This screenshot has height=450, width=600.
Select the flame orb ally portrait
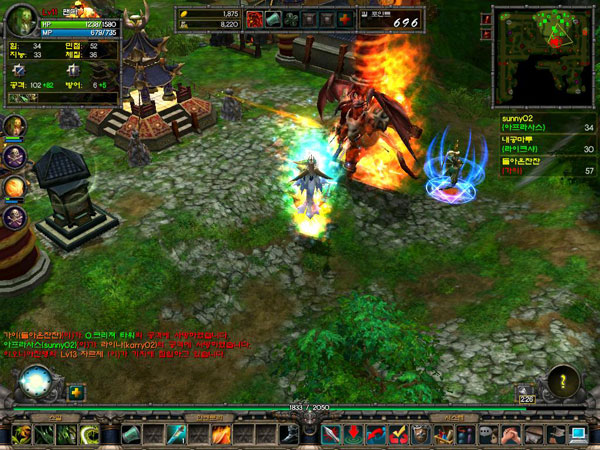tap(14, 186)
